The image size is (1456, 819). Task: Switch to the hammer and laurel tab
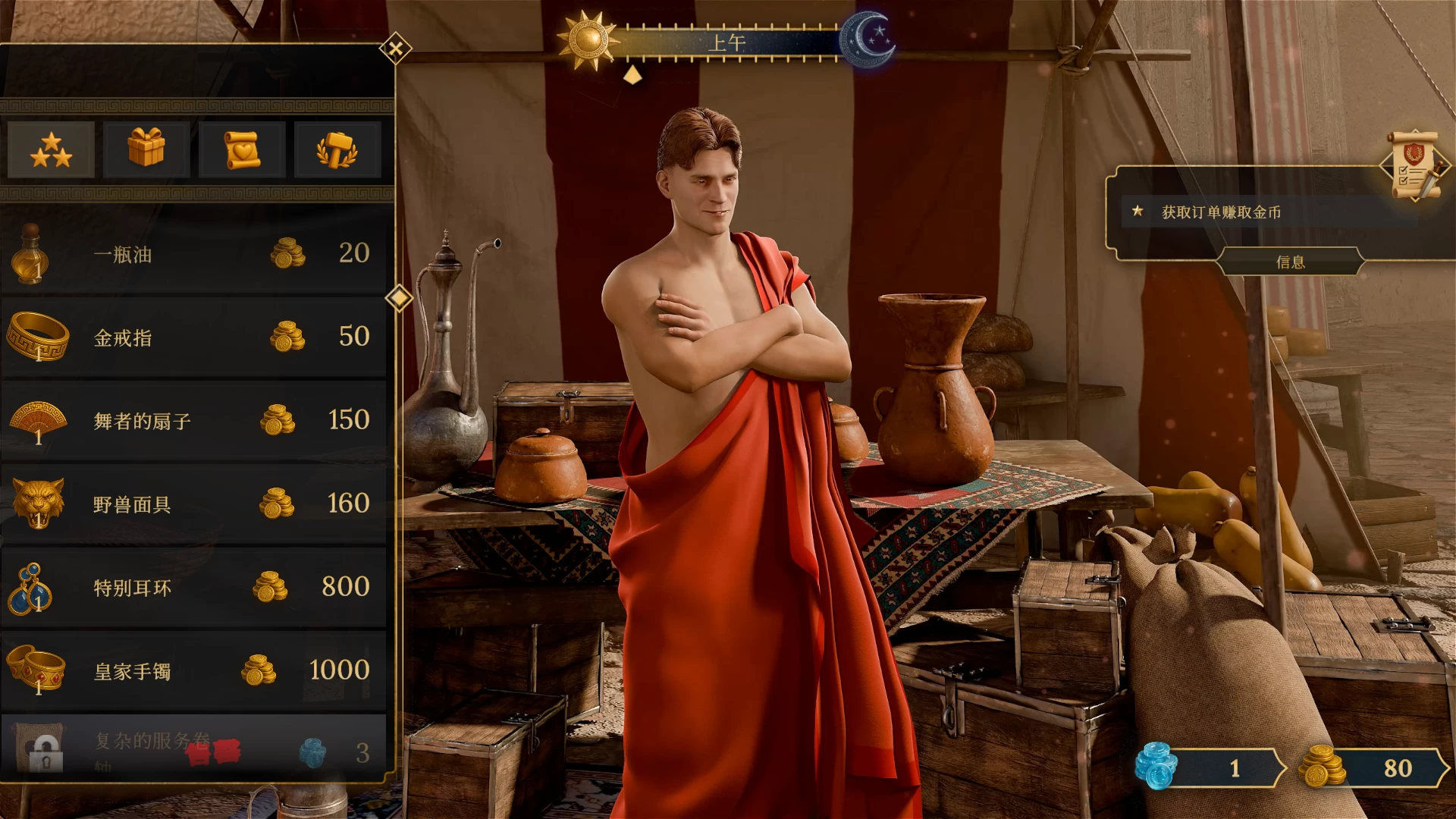coord(337,149)
